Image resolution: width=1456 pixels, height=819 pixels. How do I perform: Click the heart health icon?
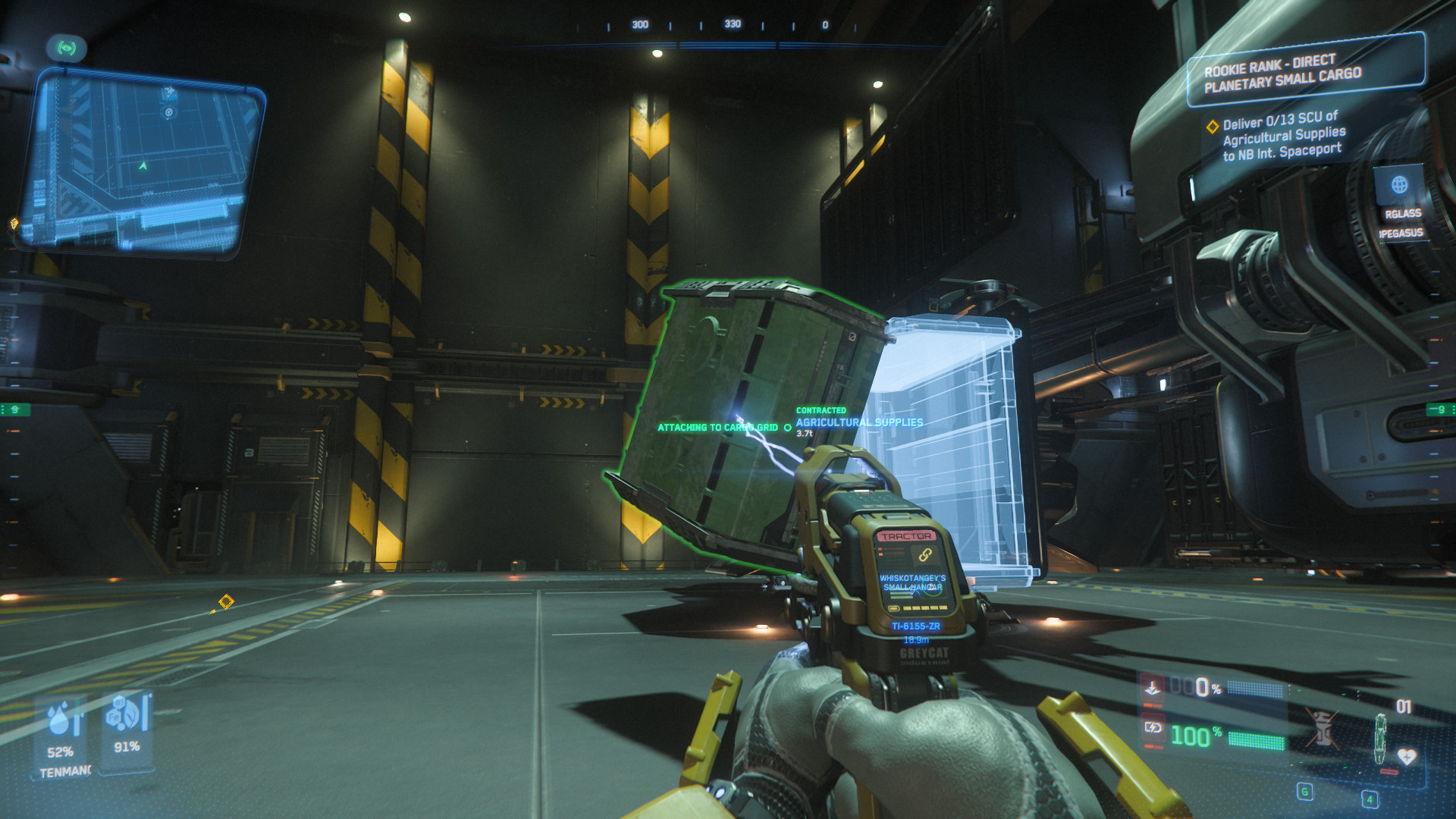(1406, 756)
